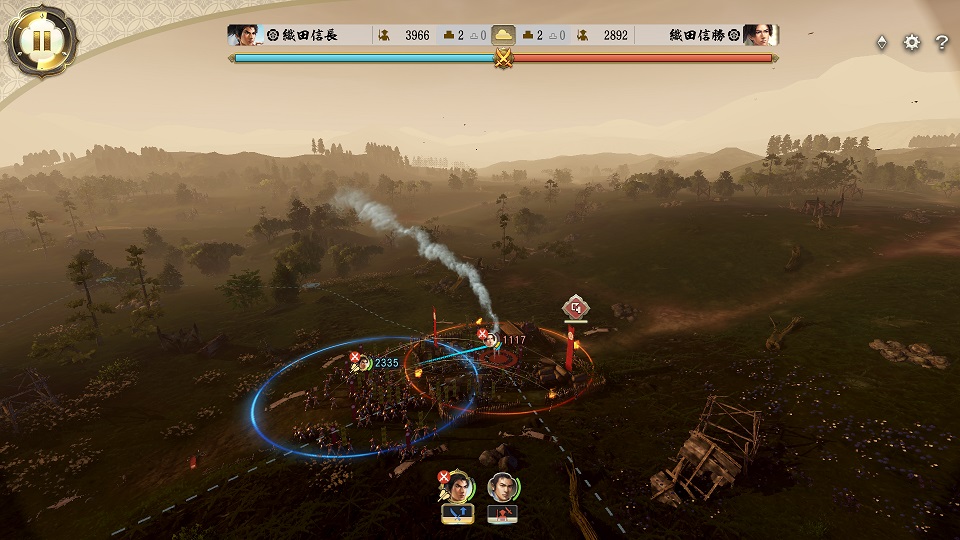This screenshot has width=960, height=540.
Task: Activate the red soldier tactic button
Action: click(x=502, y=514)
